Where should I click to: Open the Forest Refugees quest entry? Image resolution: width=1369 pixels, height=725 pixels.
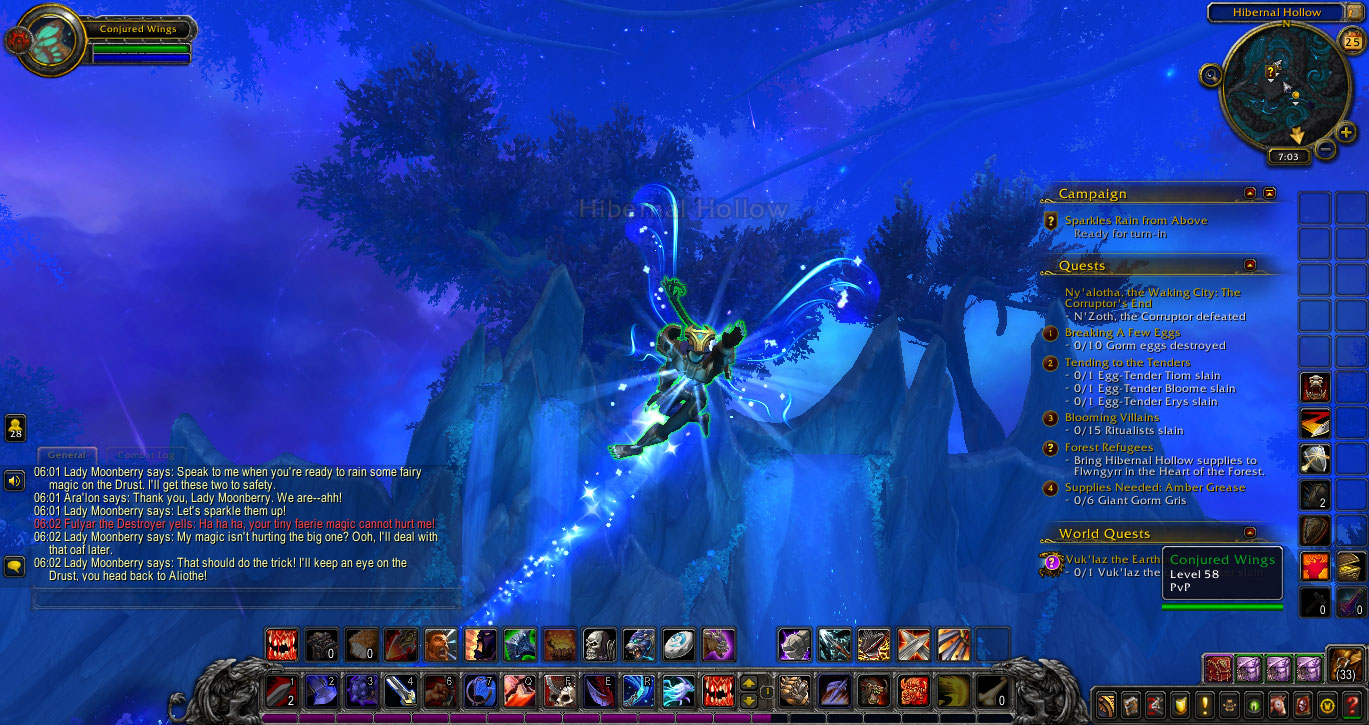pos(1108,447)
